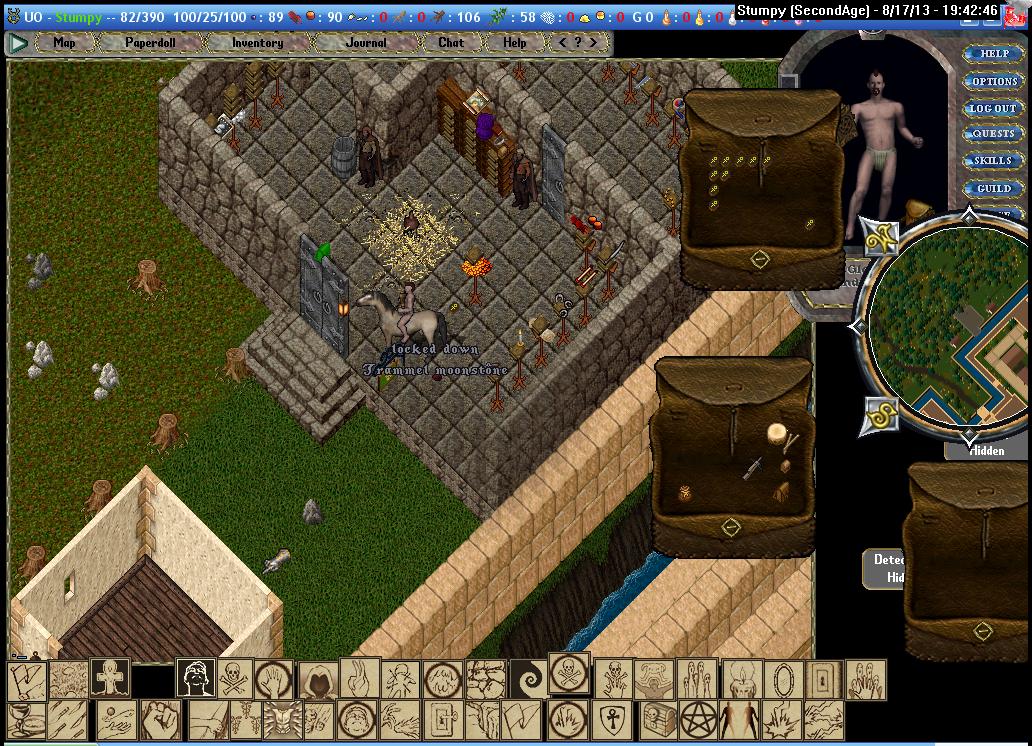The image size is (1032, 746).
Task: Show the SKILLS list
Action: [992, 161]
